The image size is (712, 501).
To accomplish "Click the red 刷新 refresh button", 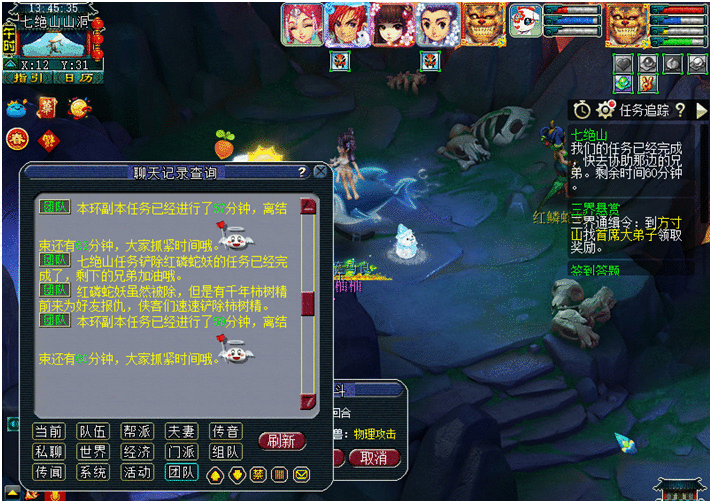I will pos(282,441).
